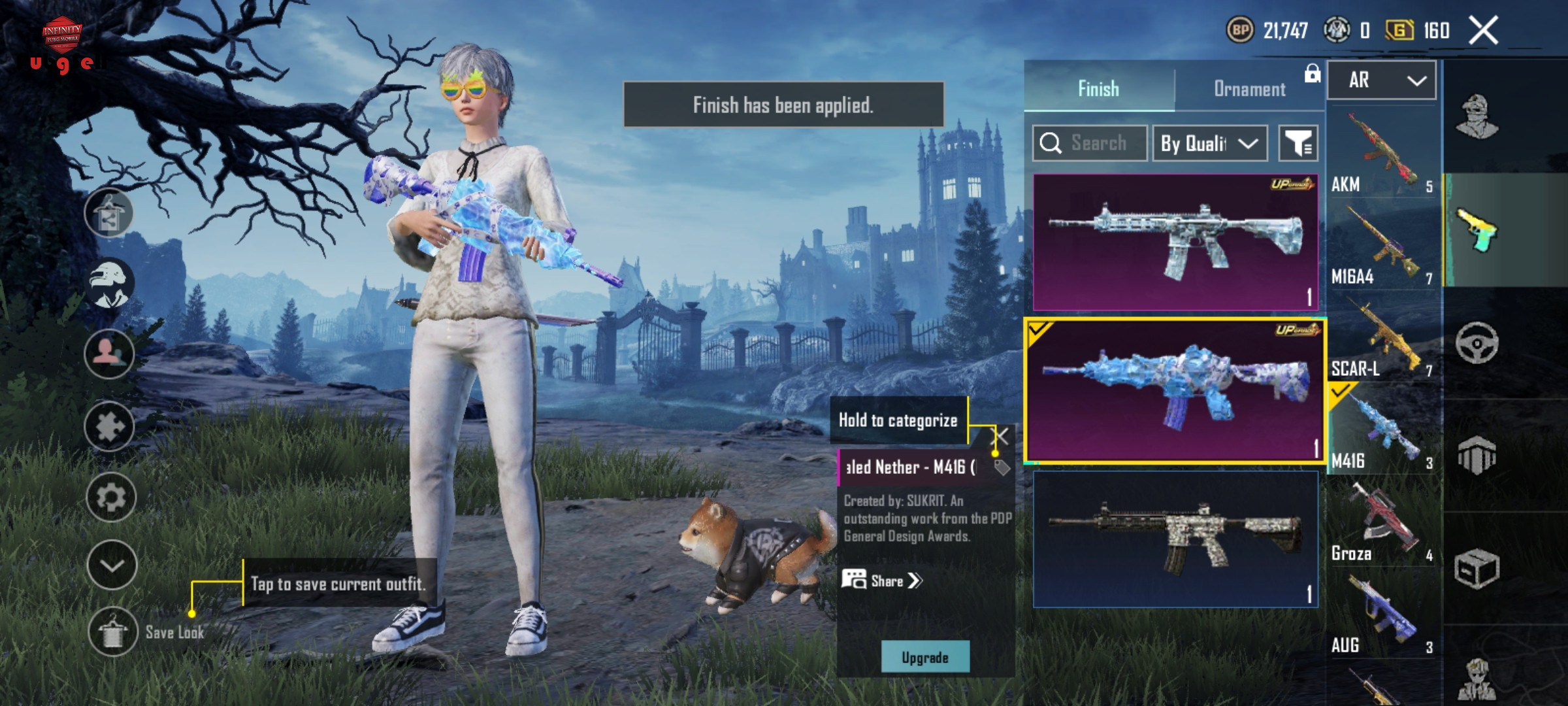Open the vehicle steering wheel category
This screenshot has height=706, width=1568.
1477,343
